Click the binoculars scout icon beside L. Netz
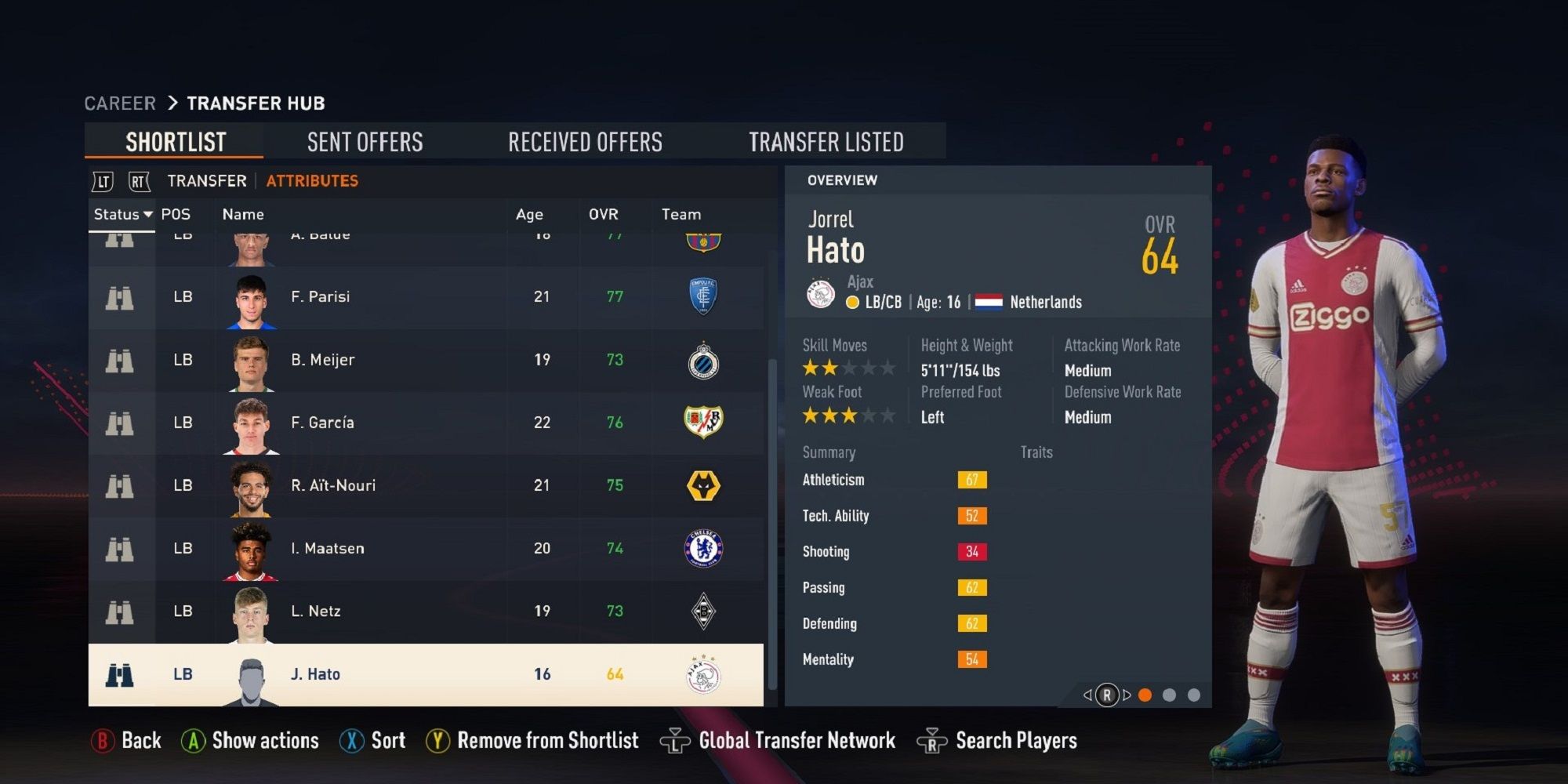The width and height of the screenshot is (1568, 784). click(119, 611)
